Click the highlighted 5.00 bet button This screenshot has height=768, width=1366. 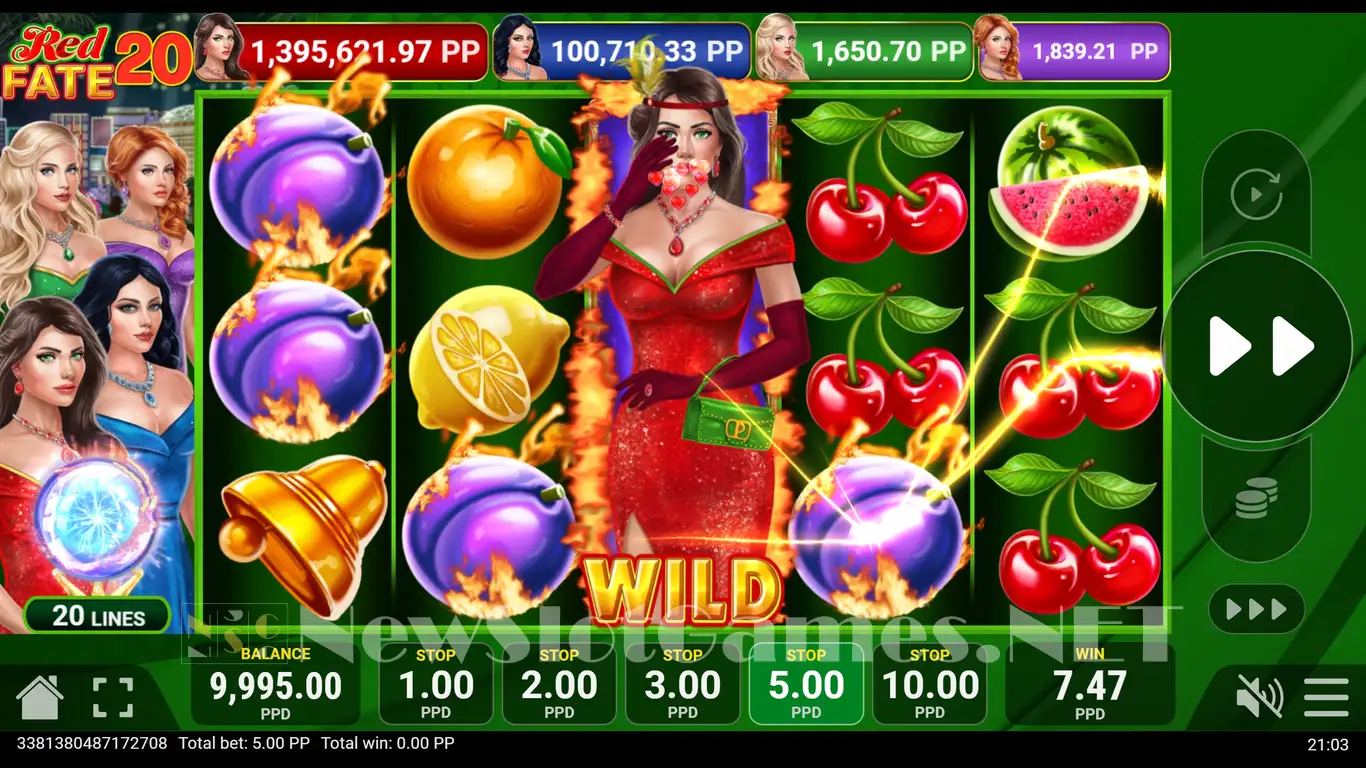(x=806, y=684)
